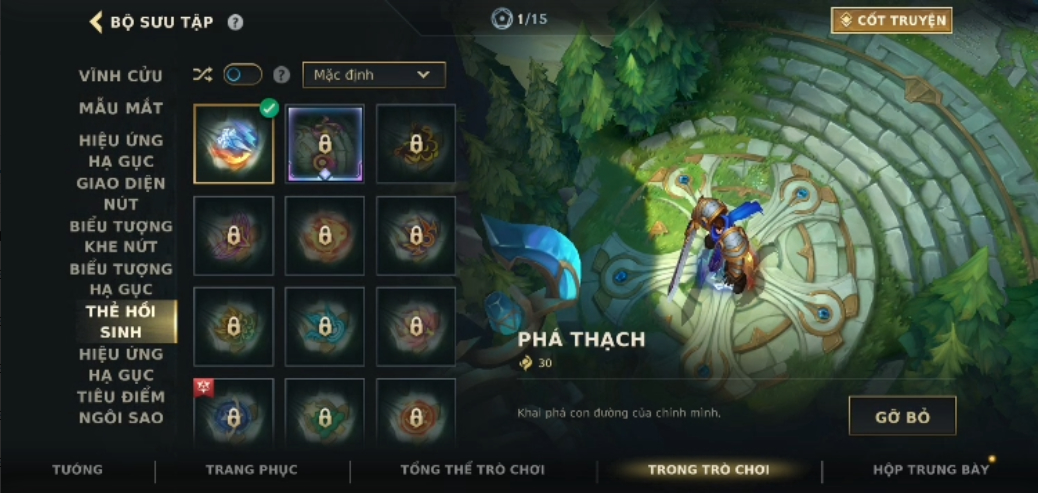1038x493 pixels.
Task: Select the Thẻ Hồi Sinh category
Action: click(121, 322)
